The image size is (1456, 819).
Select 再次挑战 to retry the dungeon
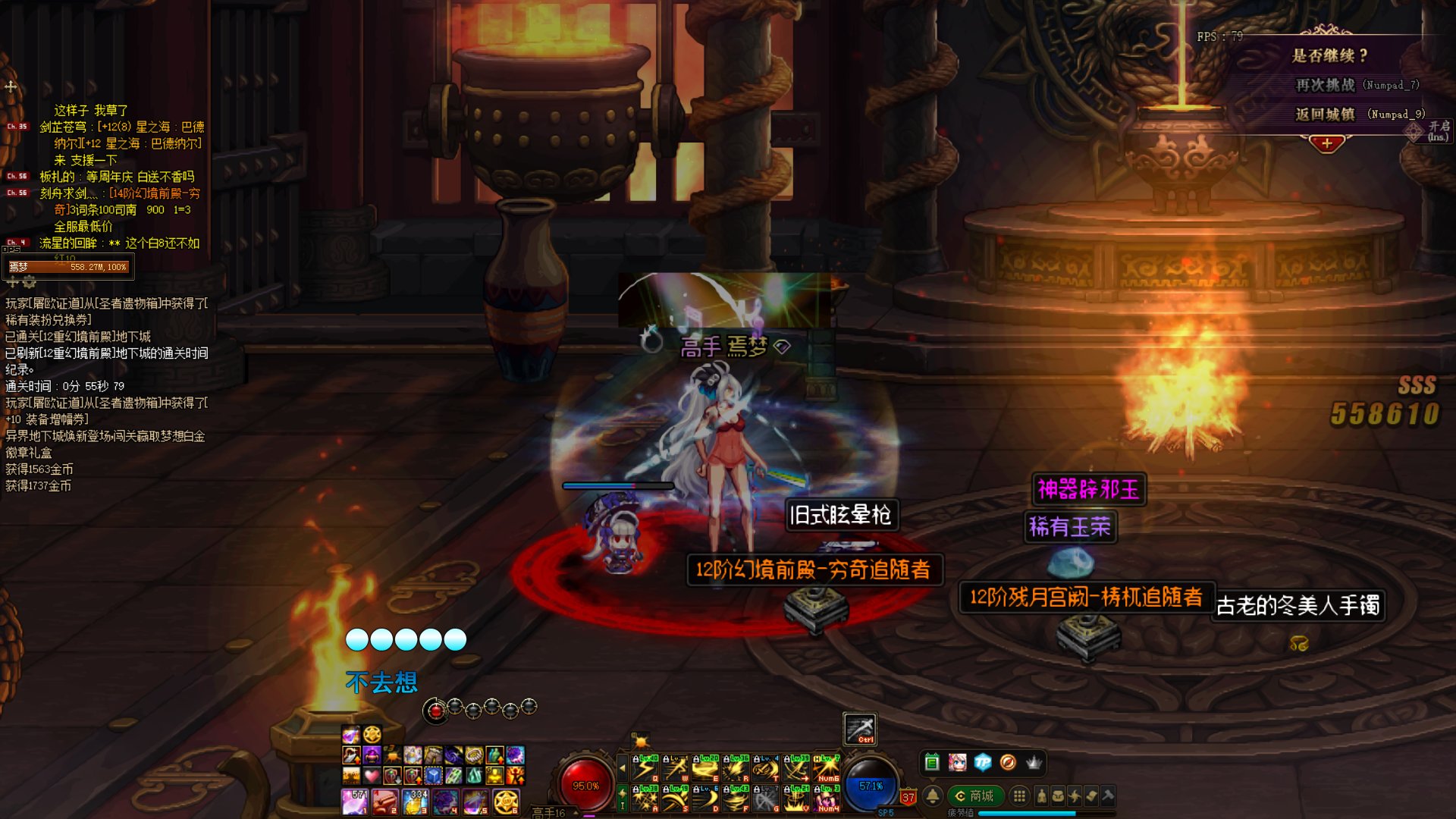click(x=1325, y=85)
